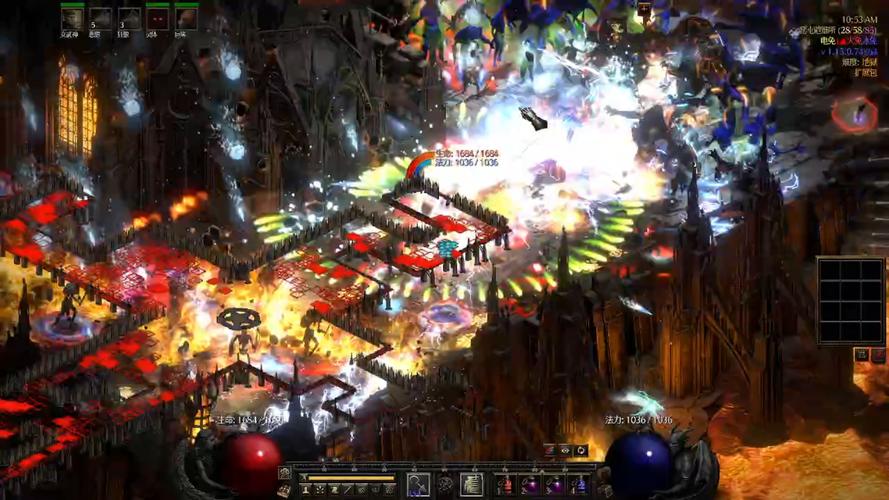Select the summon portrait showing count 3
Screen dimensions: 889x500
129,18
